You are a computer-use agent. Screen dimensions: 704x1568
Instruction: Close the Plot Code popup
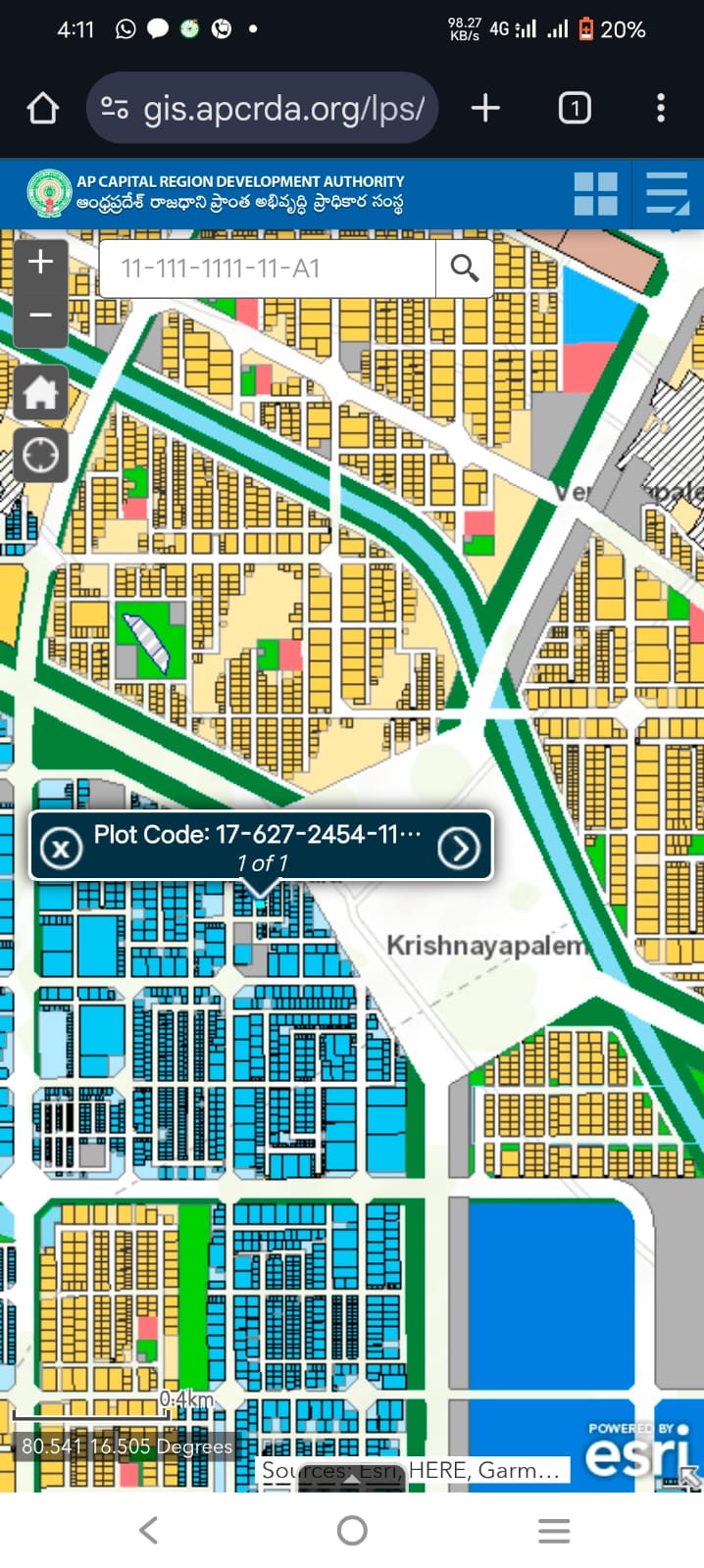[x=61, y=848]
